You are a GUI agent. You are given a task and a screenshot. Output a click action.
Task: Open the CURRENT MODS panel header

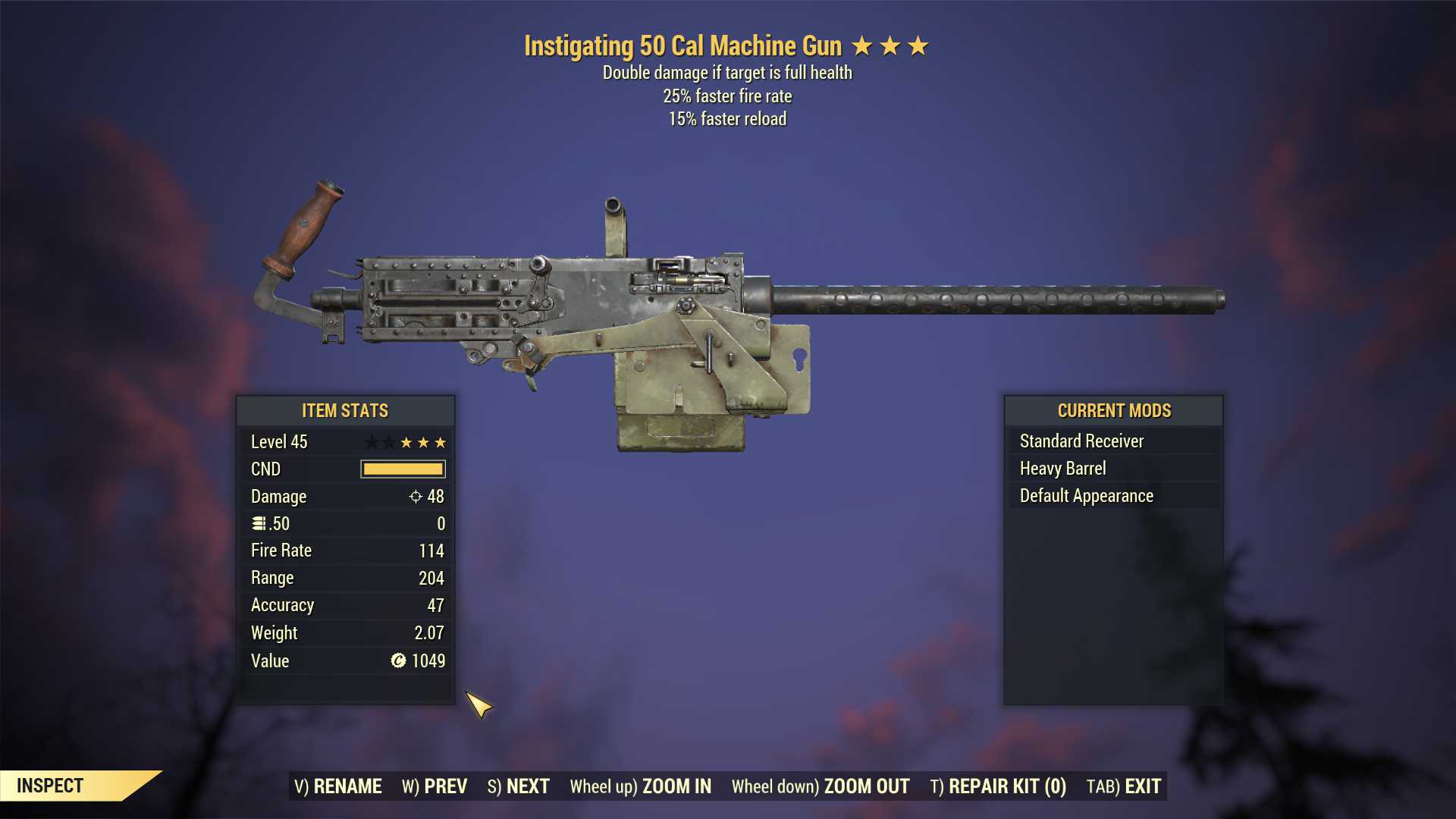pos(1113,410)
